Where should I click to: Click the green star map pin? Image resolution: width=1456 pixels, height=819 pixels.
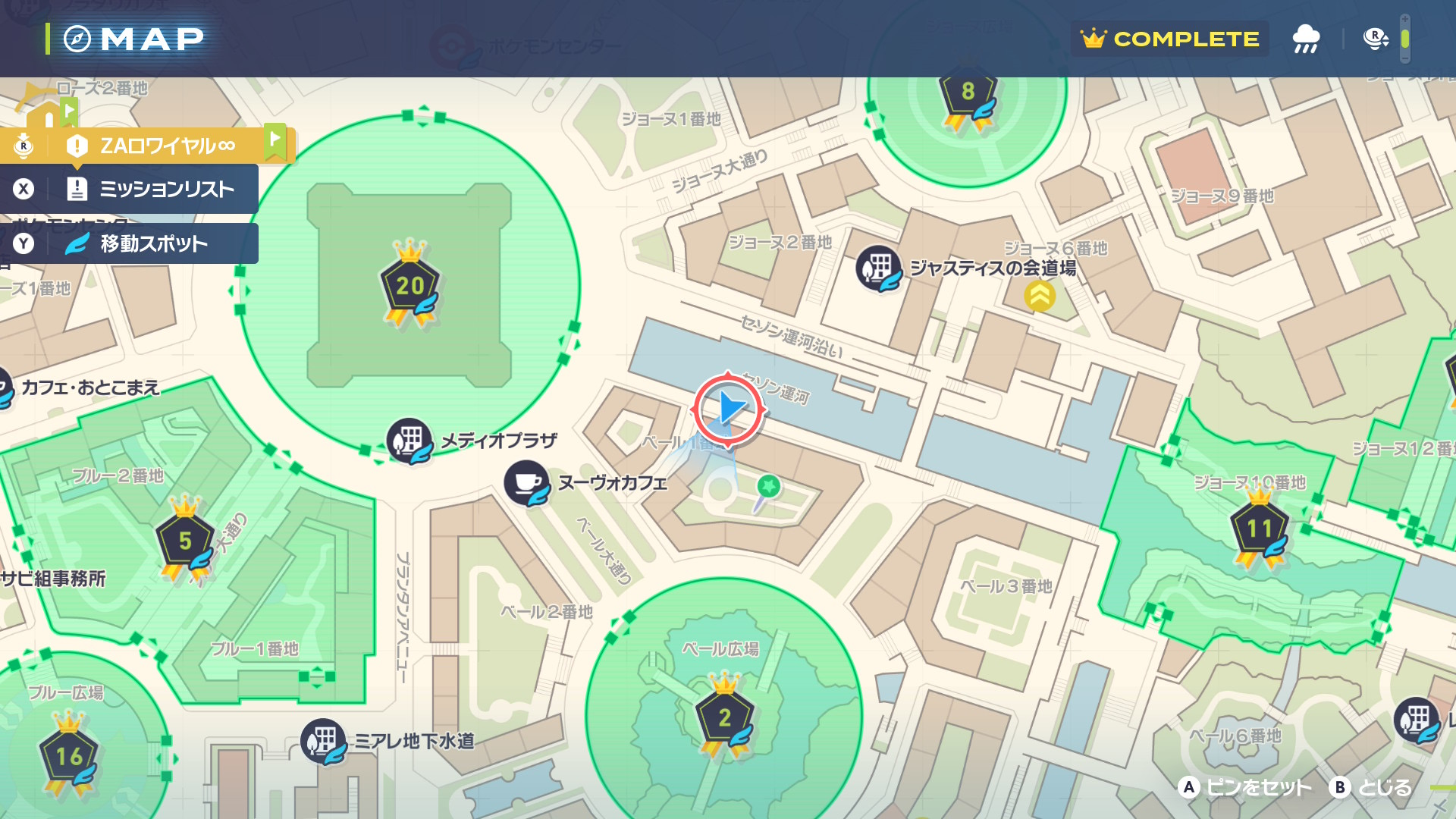click(768, 486)
